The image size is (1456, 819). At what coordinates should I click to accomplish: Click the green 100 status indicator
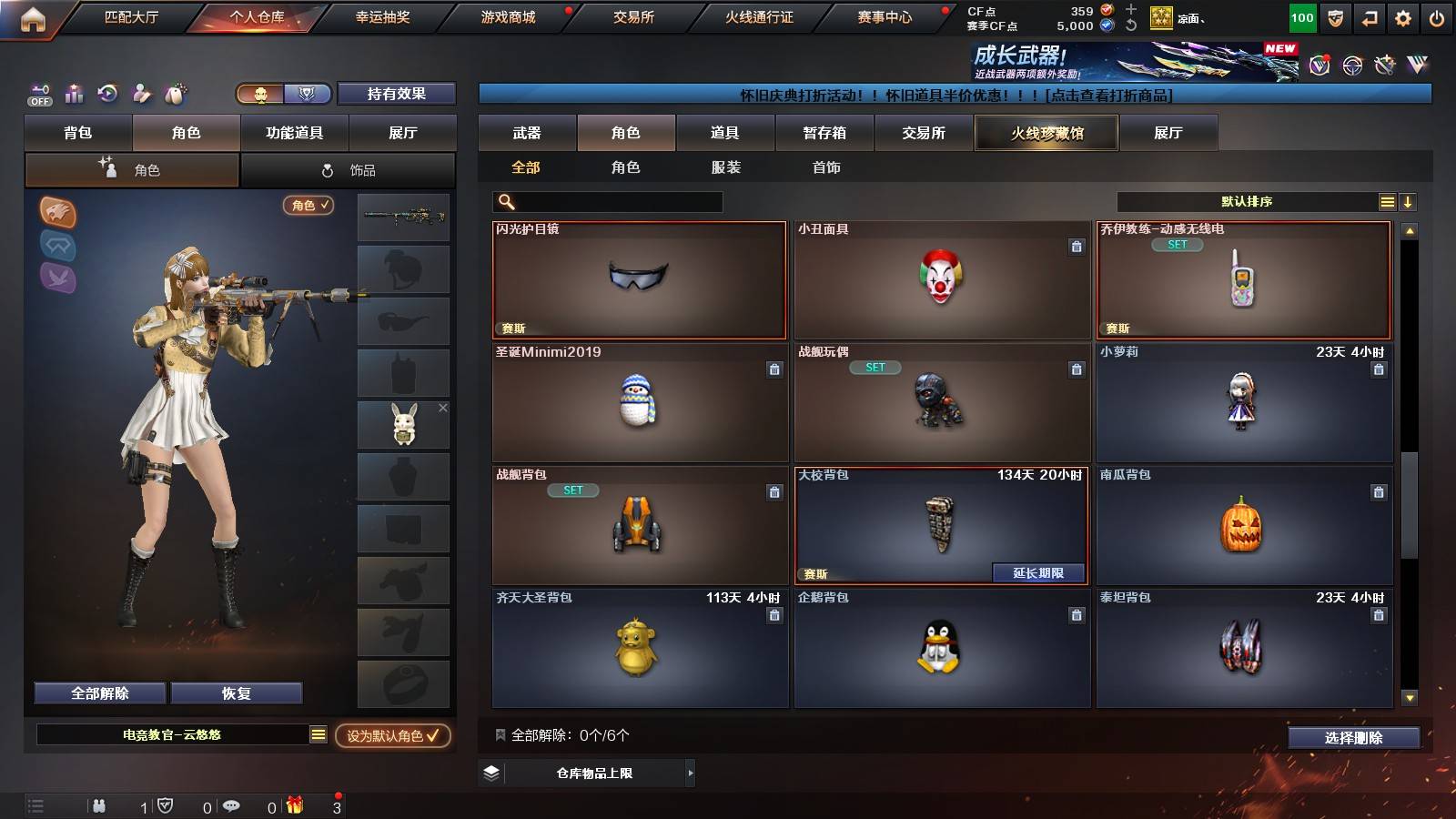[1301, 16]
